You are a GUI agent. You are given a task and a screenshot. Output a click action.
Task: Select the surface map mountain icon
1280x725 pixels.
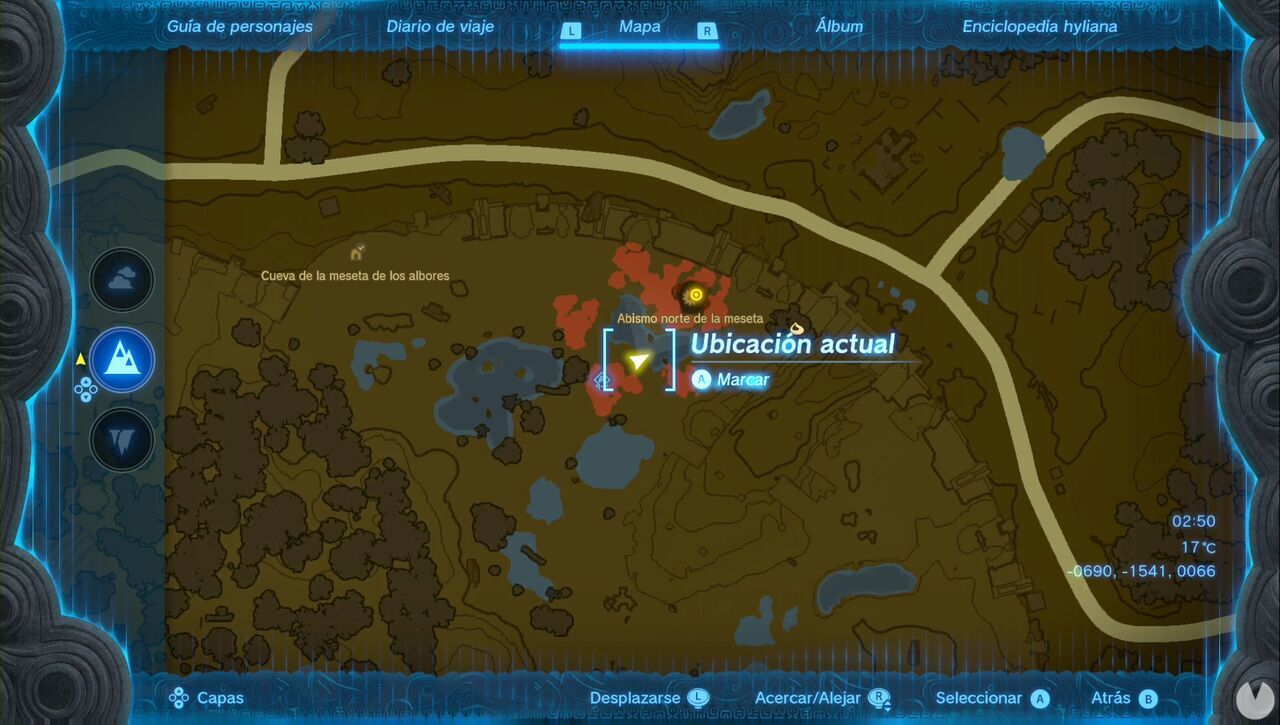pyautogui.click(x=120, y=360)
